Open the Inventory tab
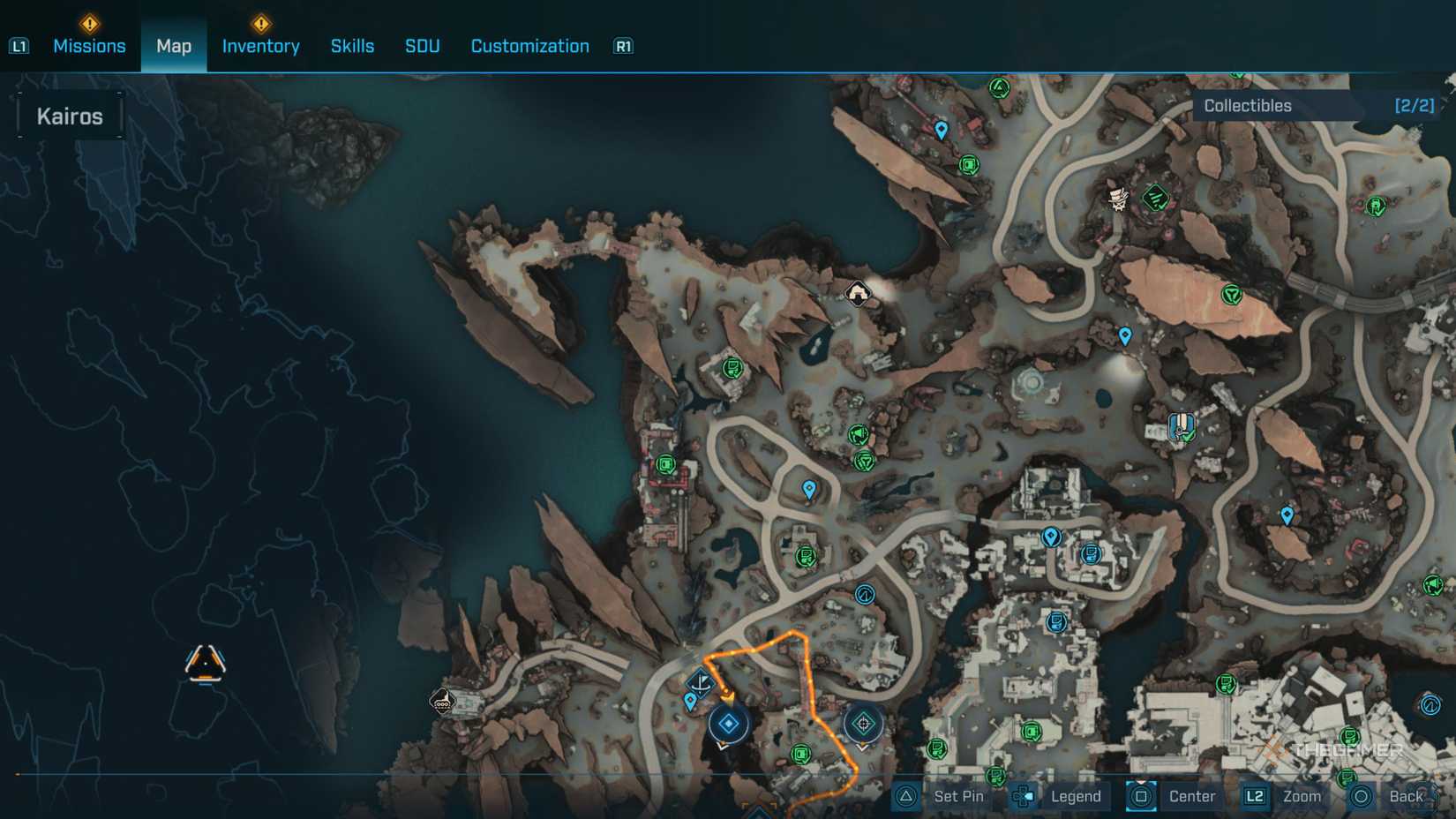 (260, 46)
